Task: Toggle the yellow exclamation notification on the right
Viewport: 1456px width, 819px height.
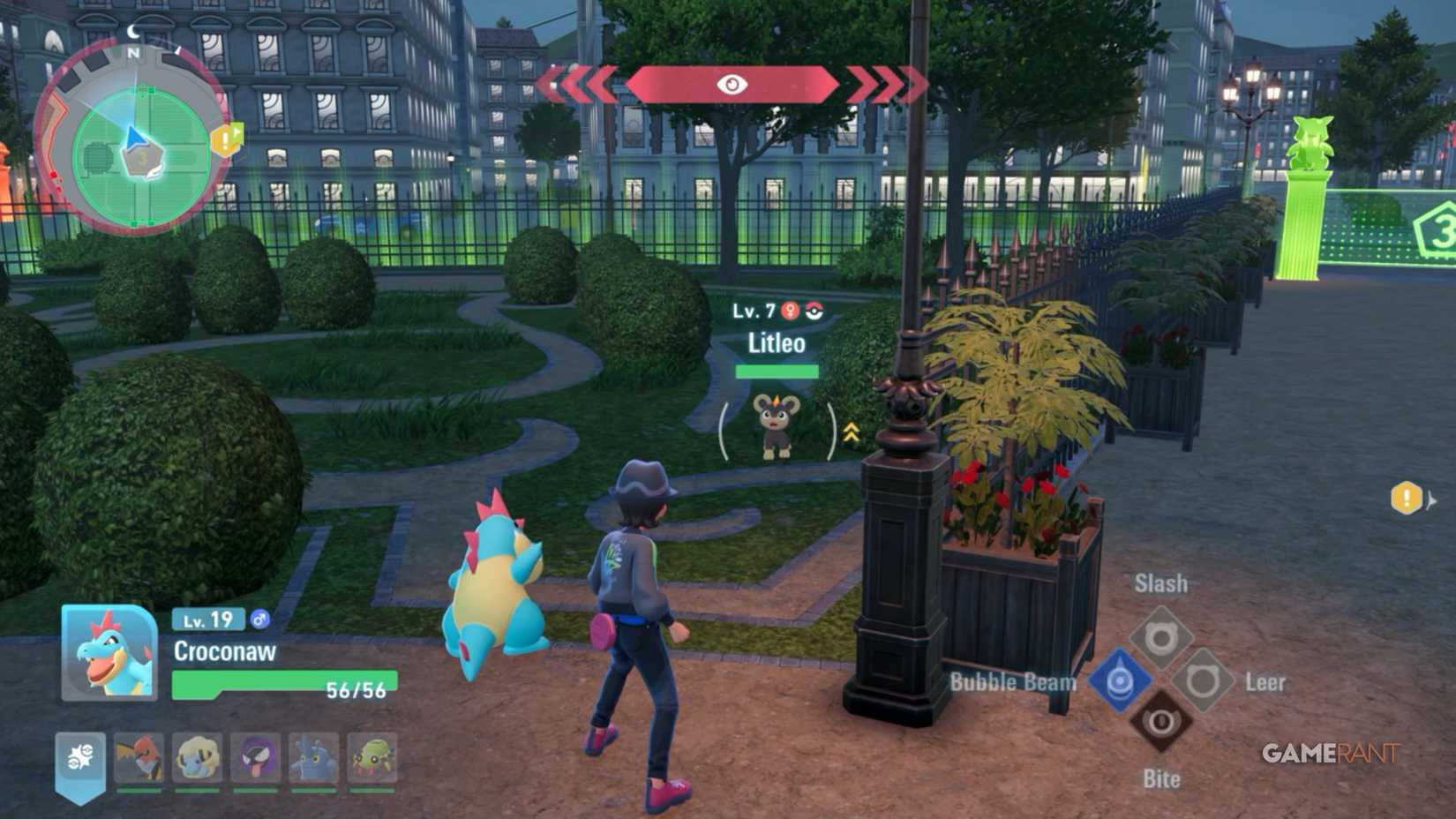Action: coord(1407,498)
